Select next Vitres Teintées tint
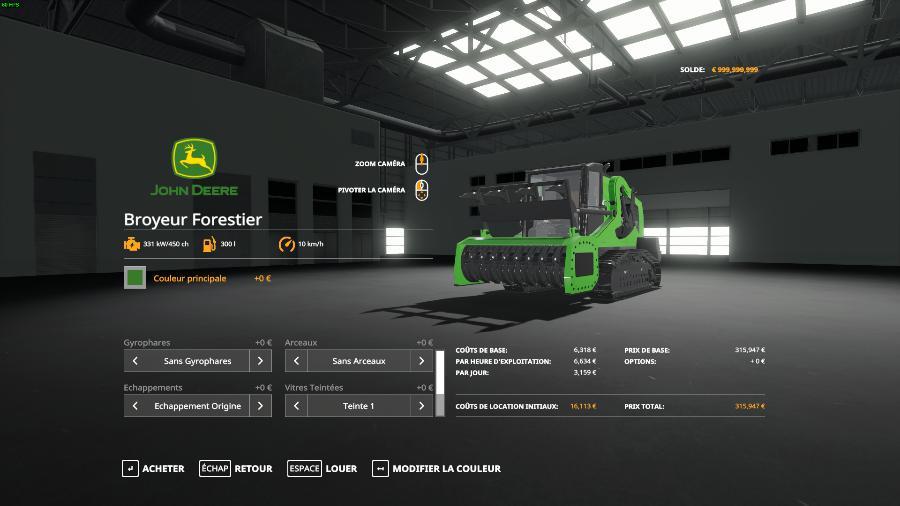 click(422, 406)
